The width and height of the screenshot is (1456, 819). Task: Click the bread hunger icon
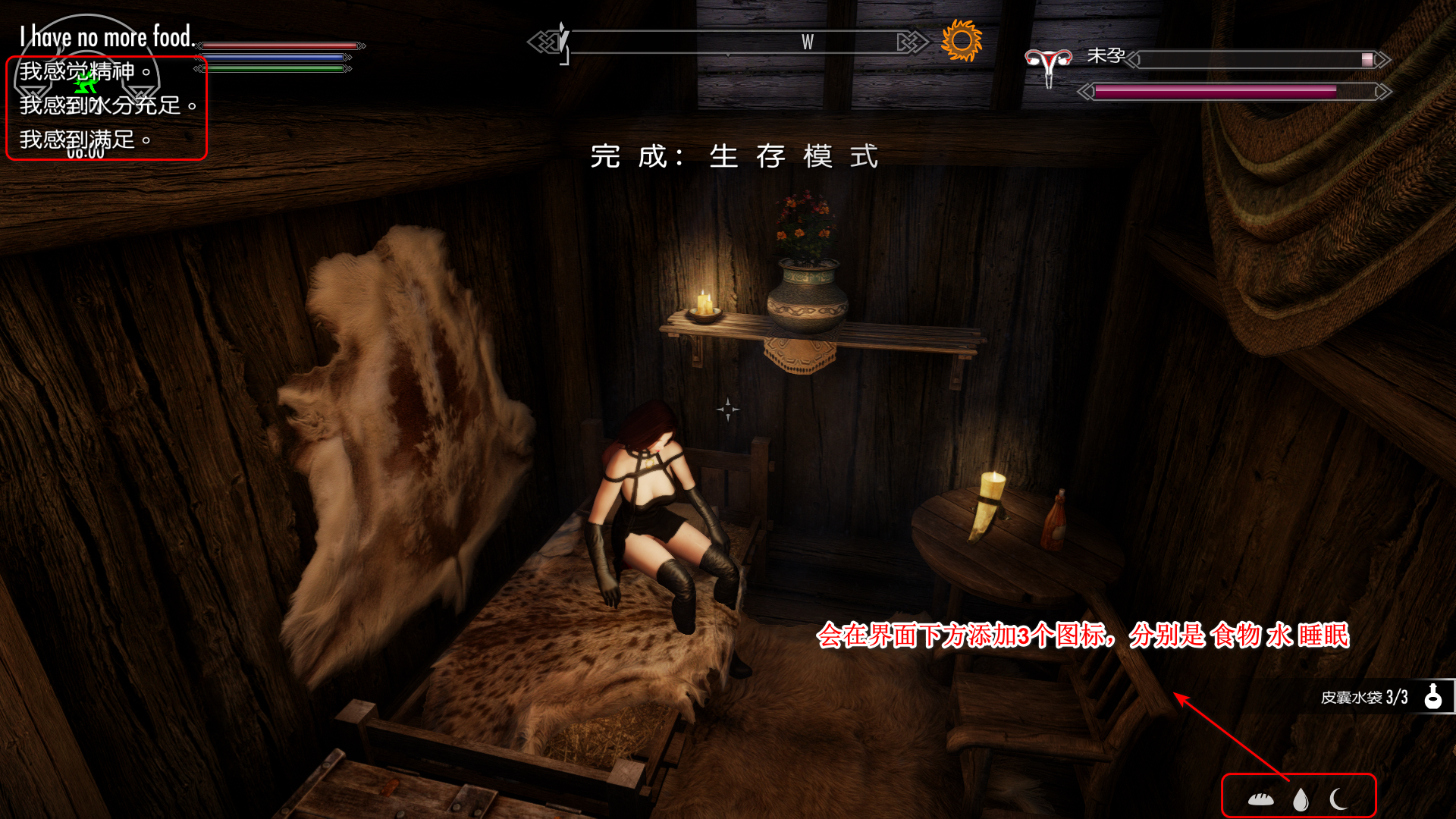coord(1260,799)
